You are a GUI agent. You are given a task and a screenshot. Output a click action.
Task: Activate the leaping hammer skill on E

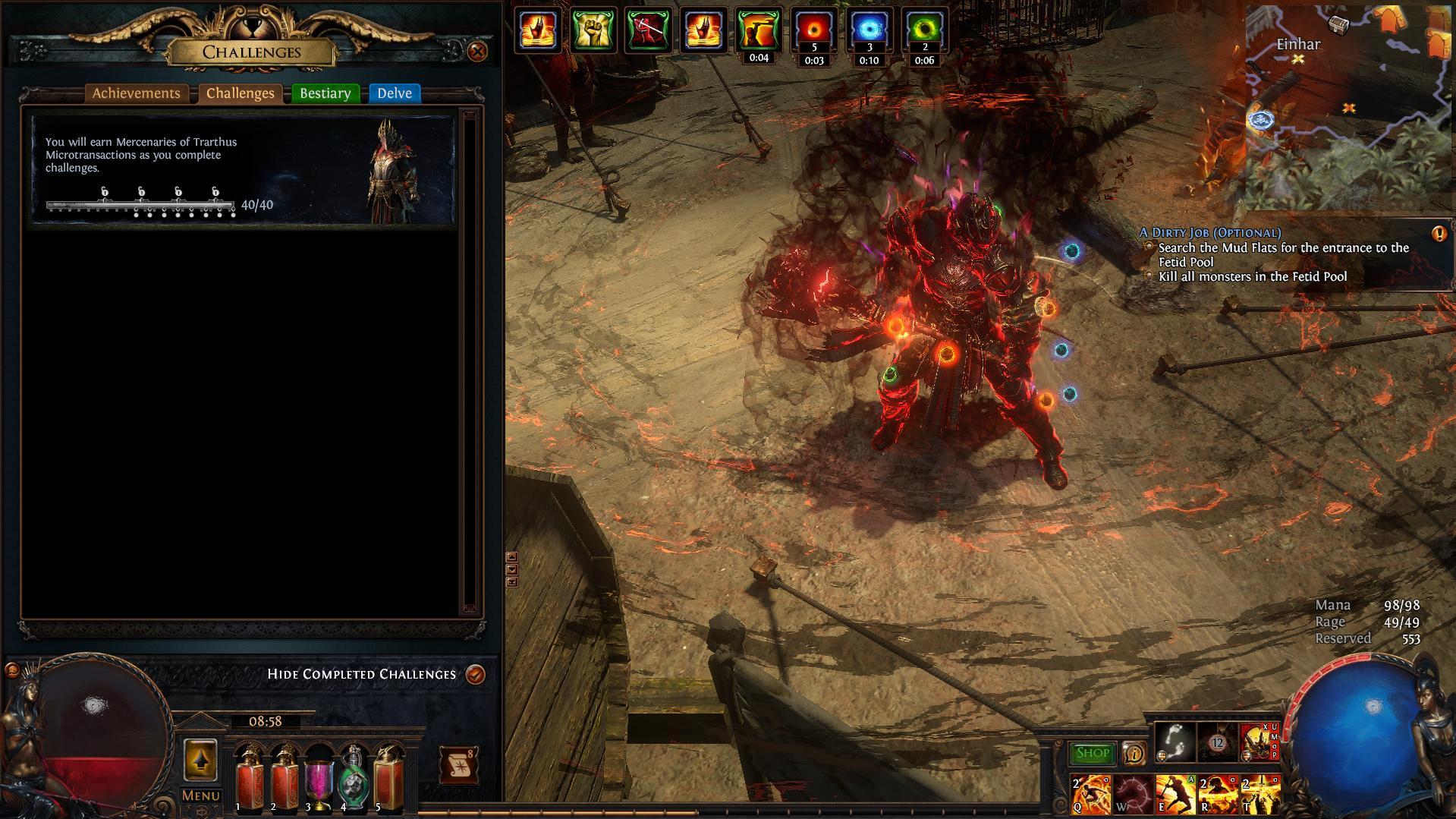click(x=1175, y=794)
